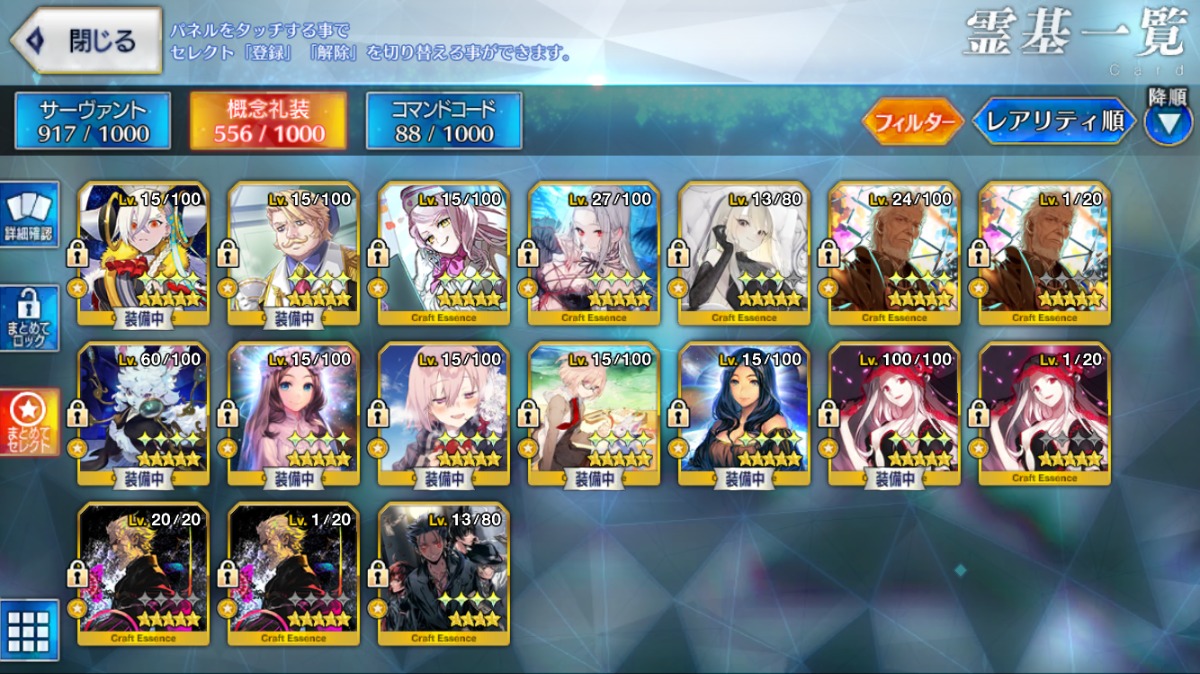Activate まとめてセレクト bulk select
The width and height of the screenshot is (1200, 674).
point(30,422)
